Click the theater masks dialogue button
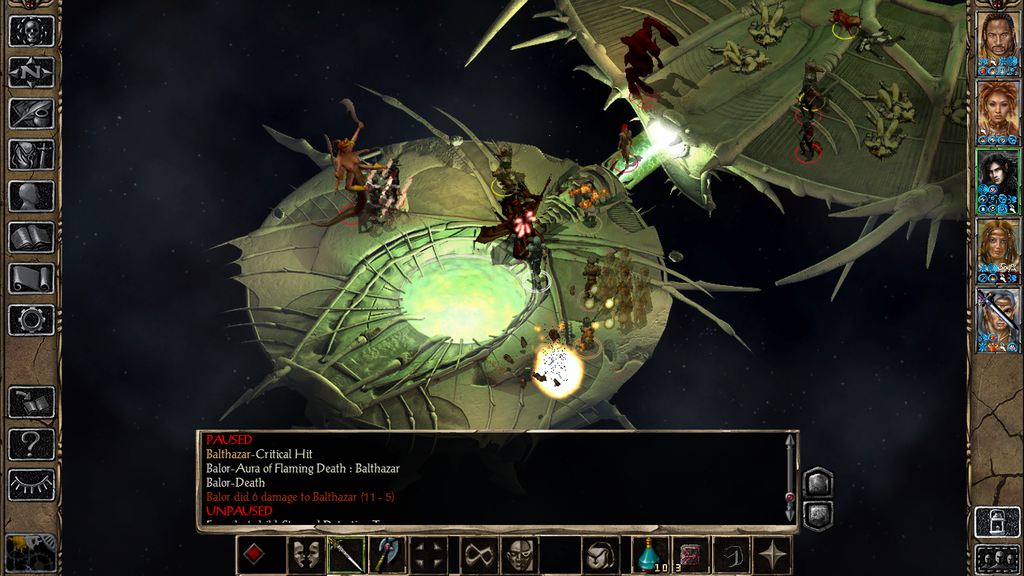The height and width of the screenshot is (576, 1024). tap(305, 555)
